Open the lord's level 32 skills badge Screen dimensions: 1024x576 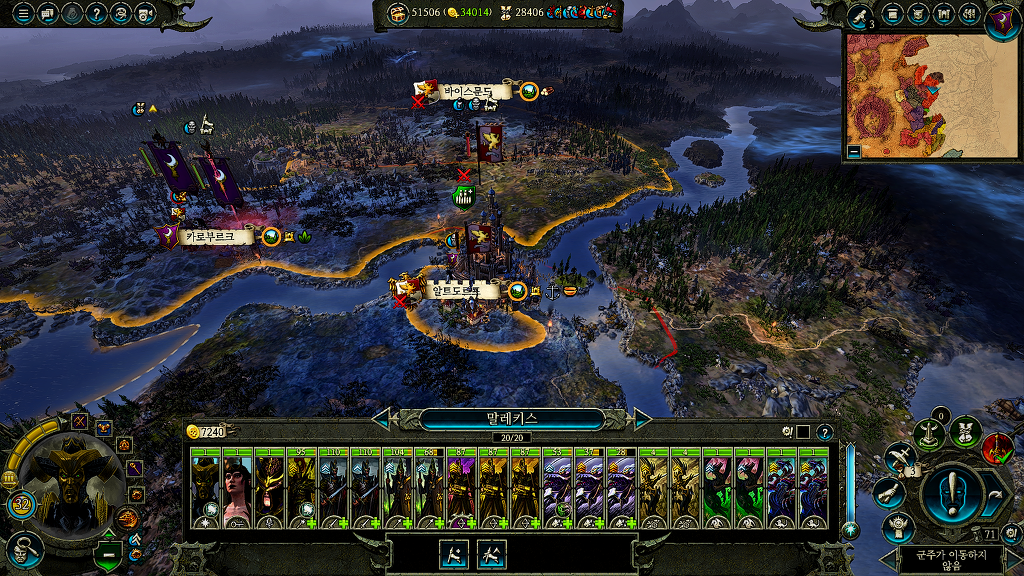click(x=21, y=502)
